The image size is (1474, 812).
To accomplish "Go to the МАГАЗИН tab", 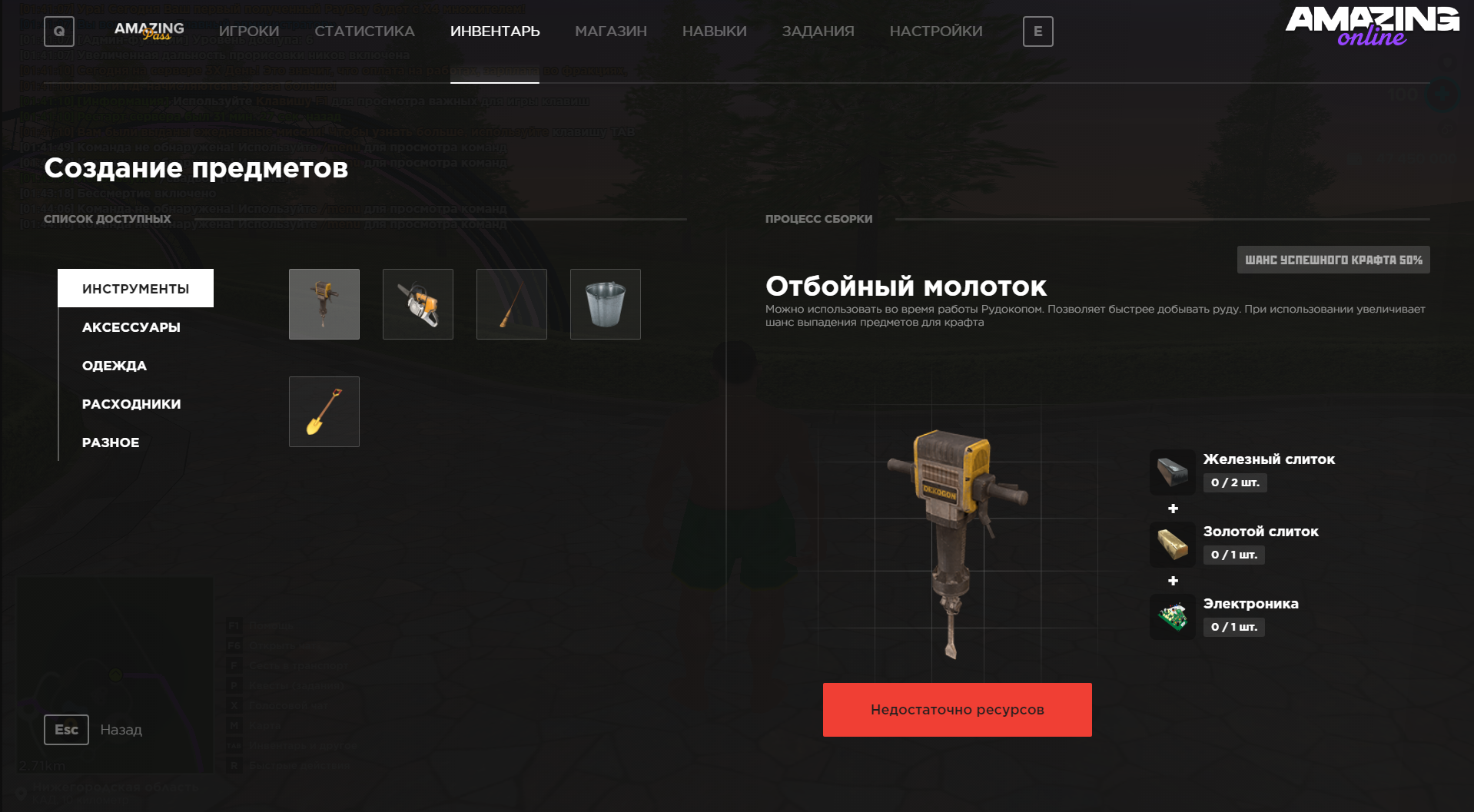I will coord(611,31).
